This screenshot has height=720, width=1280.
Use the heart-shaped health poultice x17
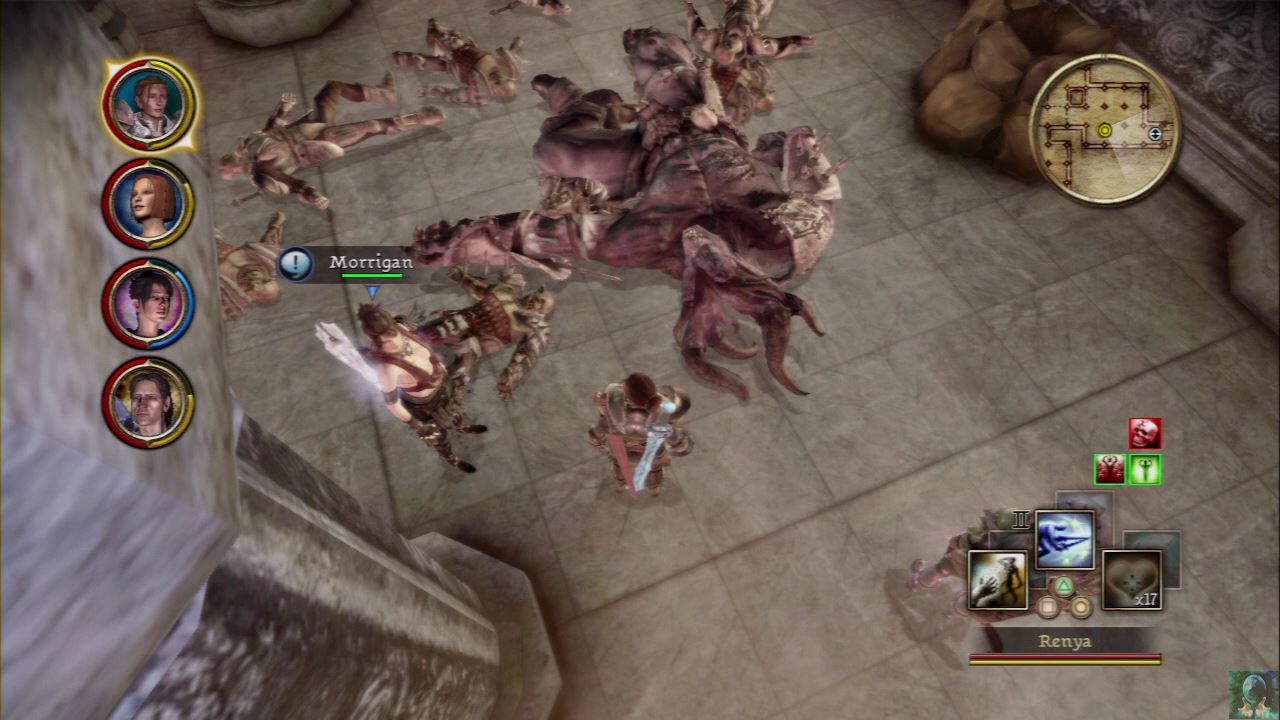pos(1131,579)
